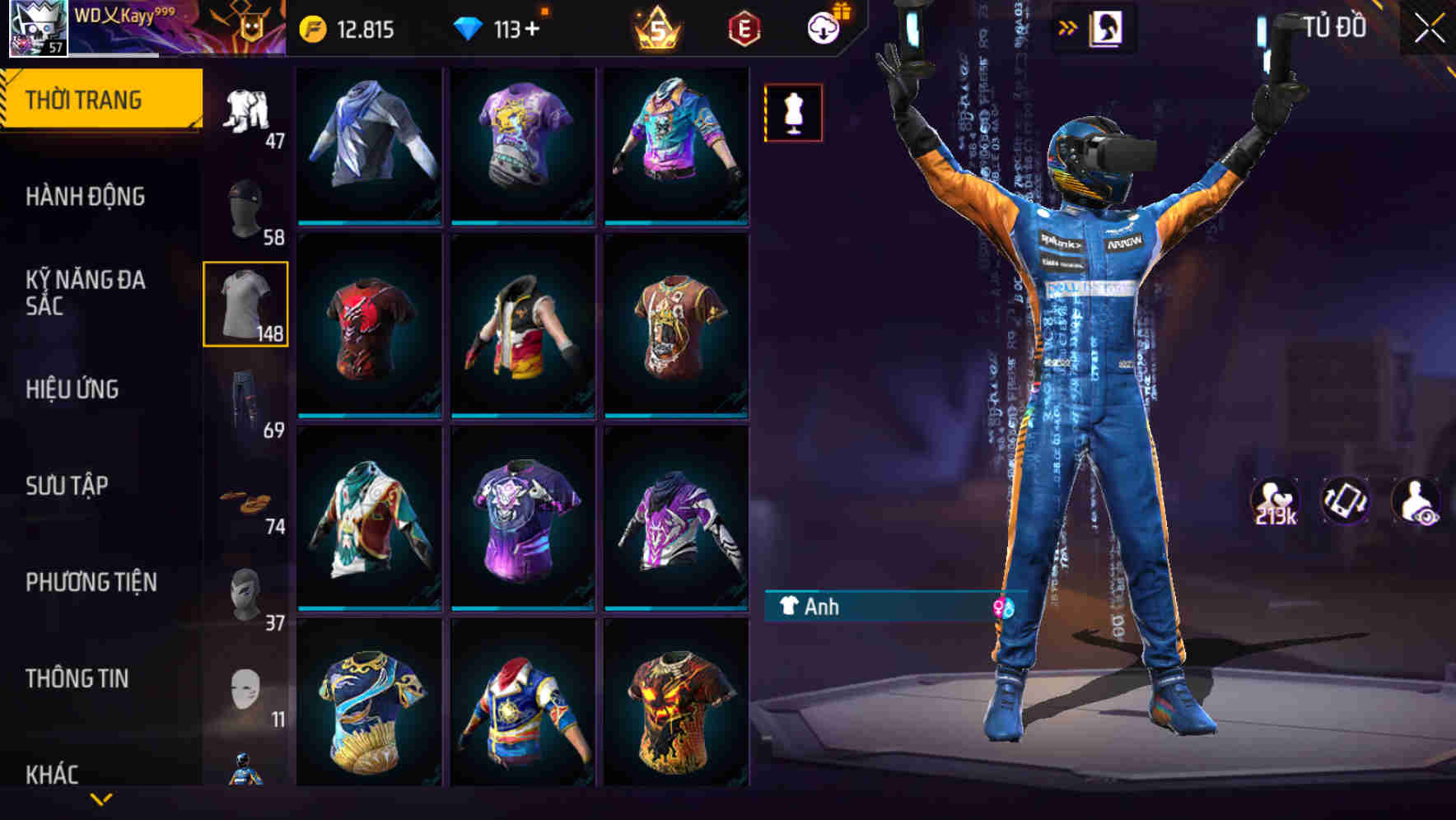Open the face mask category with 11 items
Viewport: 1456px width, 820px height.
click(x=245, y=686)
